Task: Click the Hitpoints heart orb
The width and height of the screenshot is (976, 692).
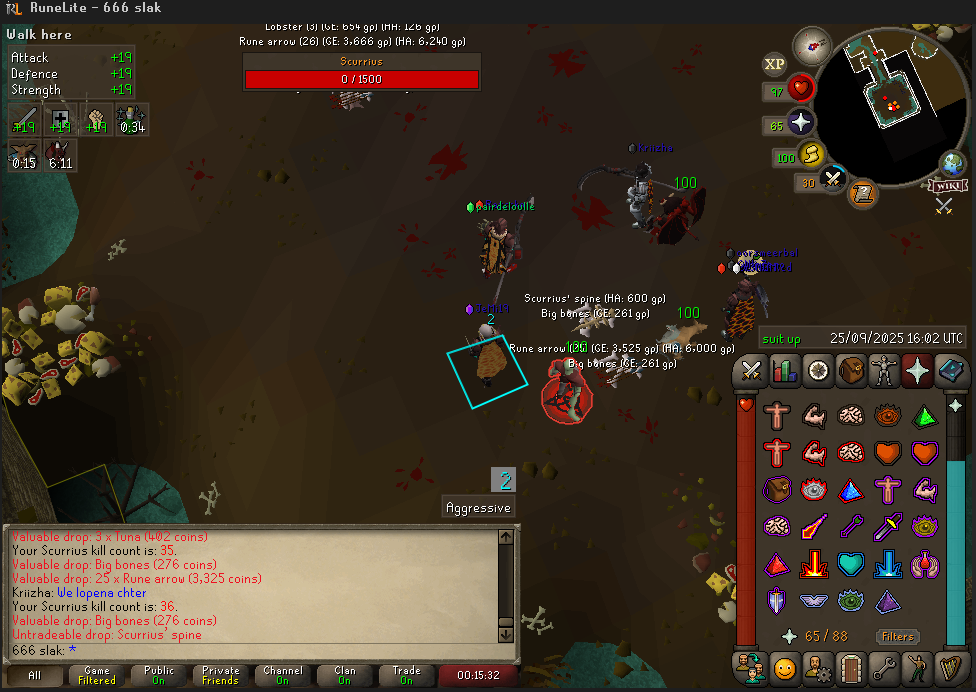Action: (801, 90)
